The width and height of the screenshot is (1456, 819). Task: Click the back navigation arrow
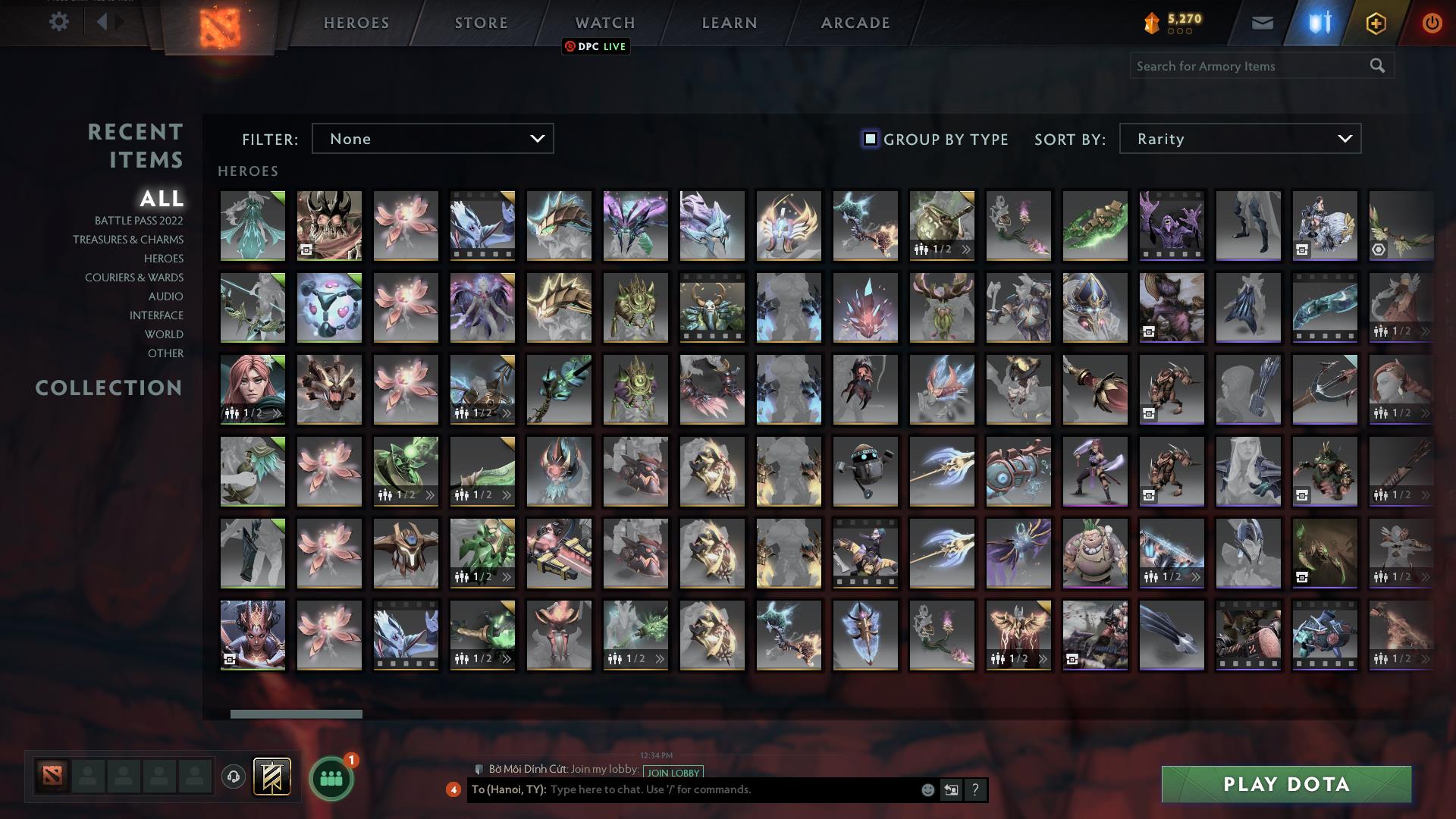103,21
